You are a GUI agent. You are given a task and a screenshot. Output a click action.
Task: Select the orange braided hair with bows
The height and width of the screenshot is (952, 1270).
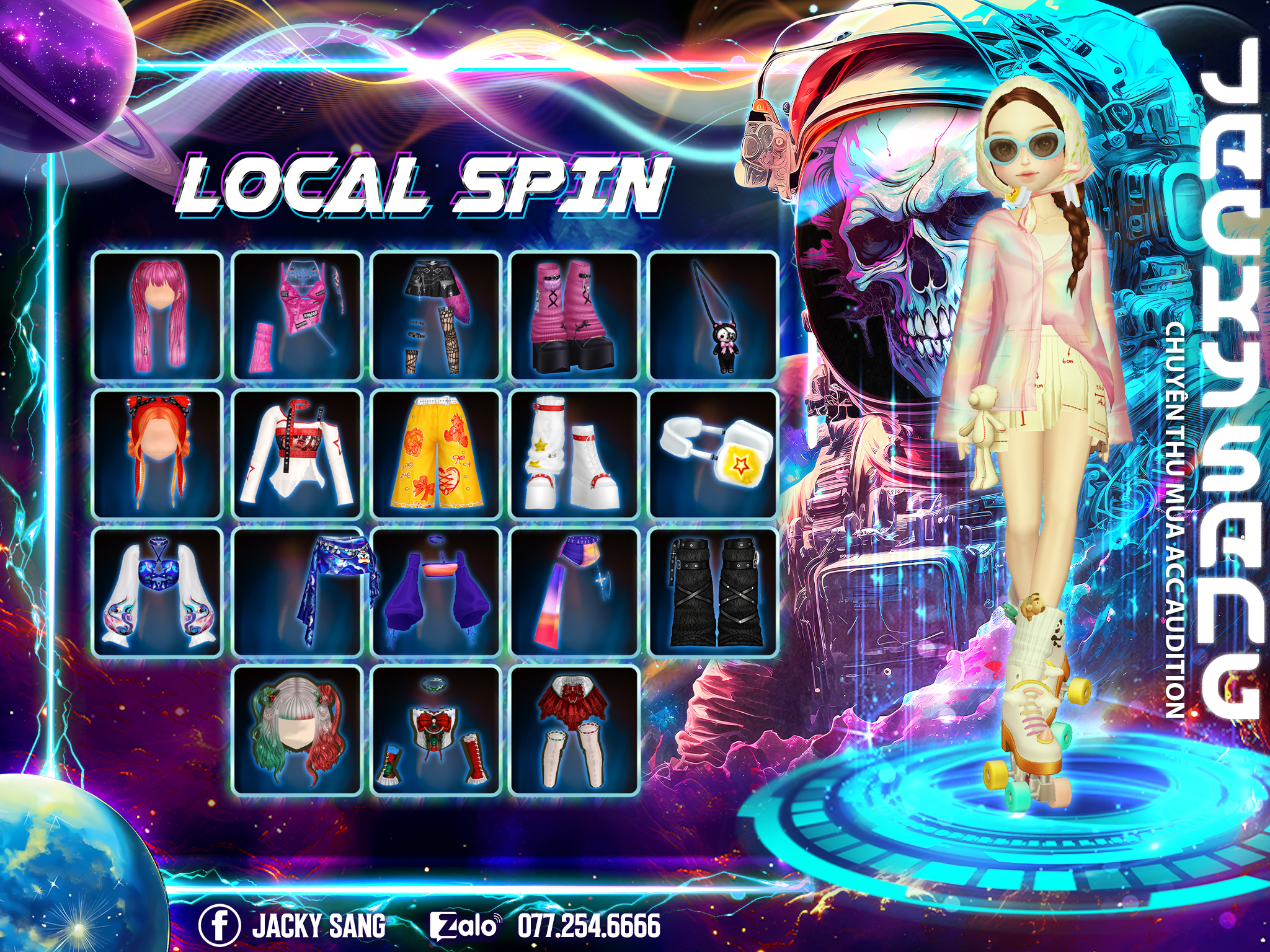pyautogui.click(x=158, y=454)
